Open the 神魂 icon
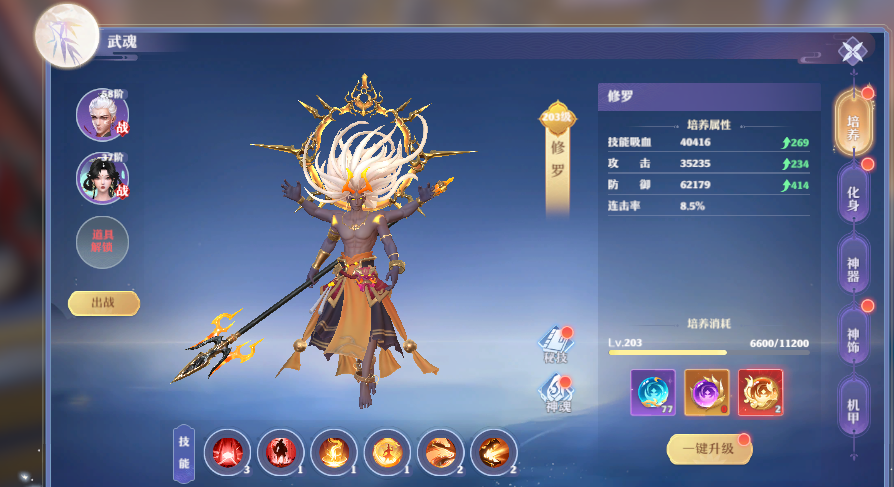Screen dimensions: 894x487 pyautogui.click(x=555, y=391)
